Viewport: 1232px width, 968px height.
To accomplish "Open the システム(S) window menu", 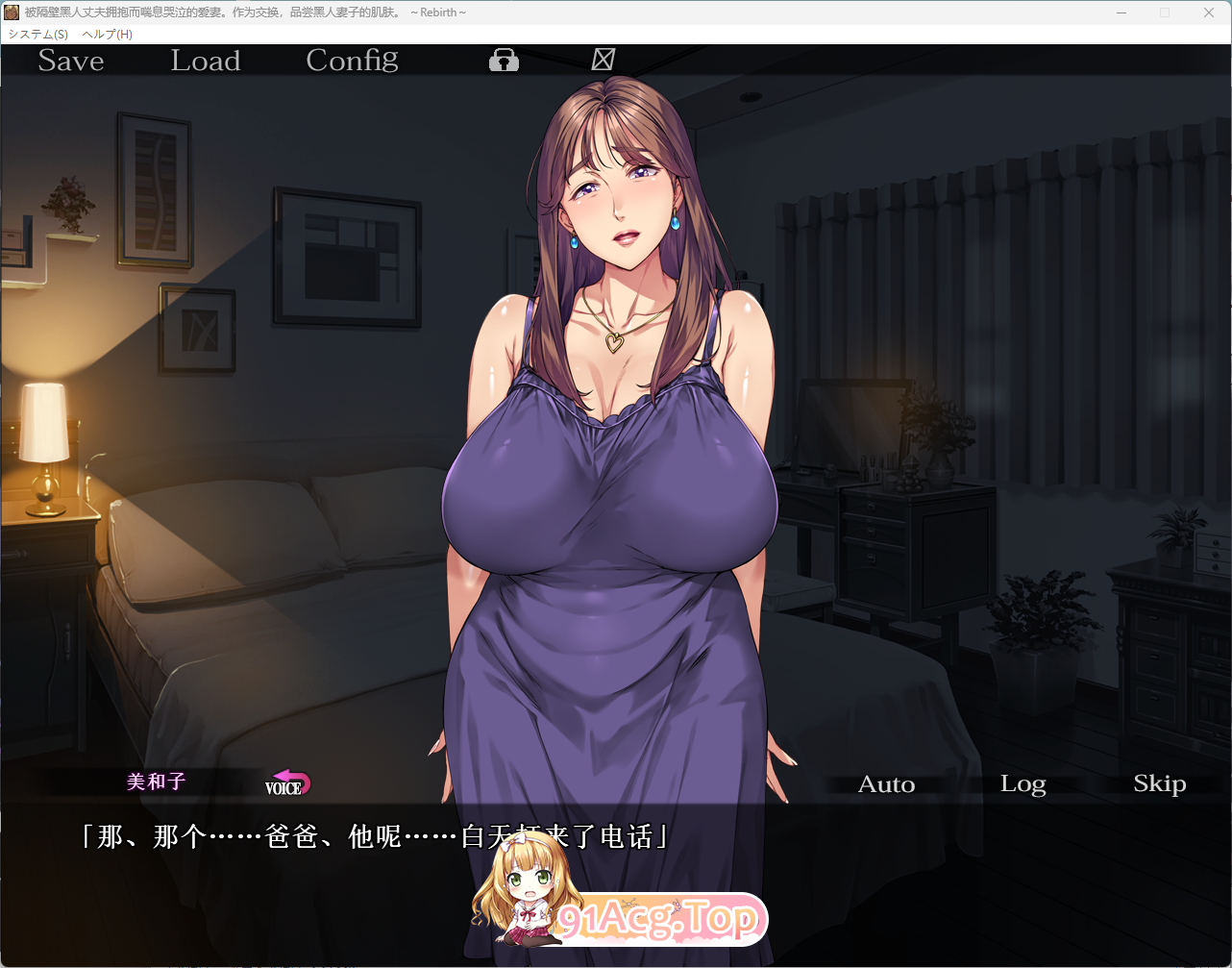I will click(38, 34).
